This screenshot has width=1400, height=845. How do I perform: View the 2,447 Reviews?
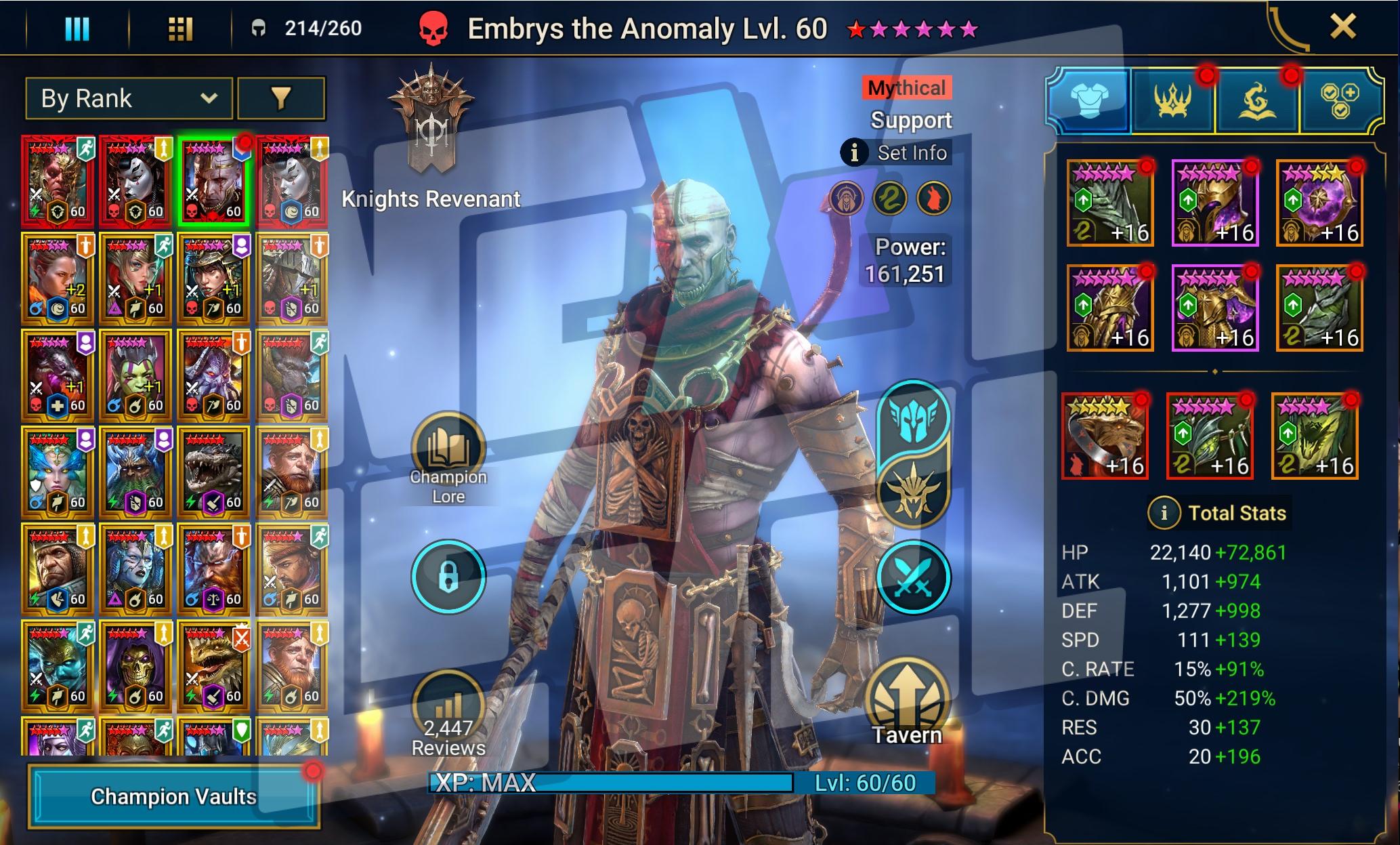point(448,712)
